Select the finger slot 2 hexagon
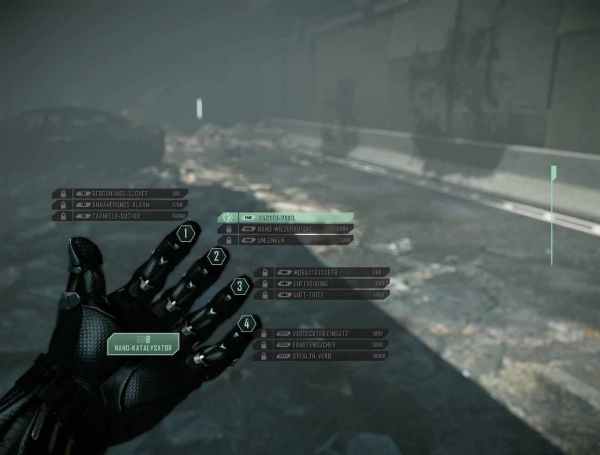 point(216,257)
